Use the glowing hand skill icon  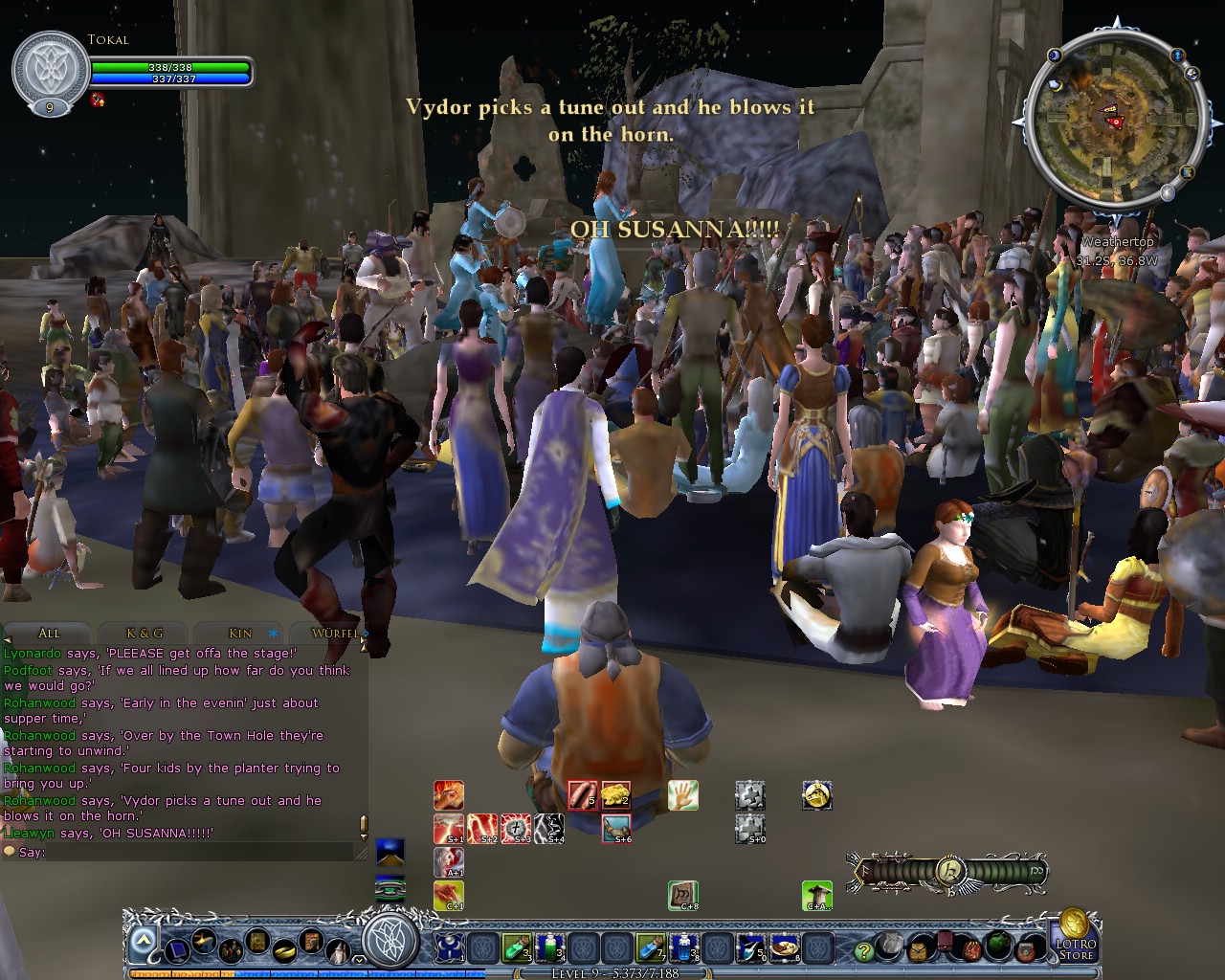pyautogui.click(x=681, y=796)
